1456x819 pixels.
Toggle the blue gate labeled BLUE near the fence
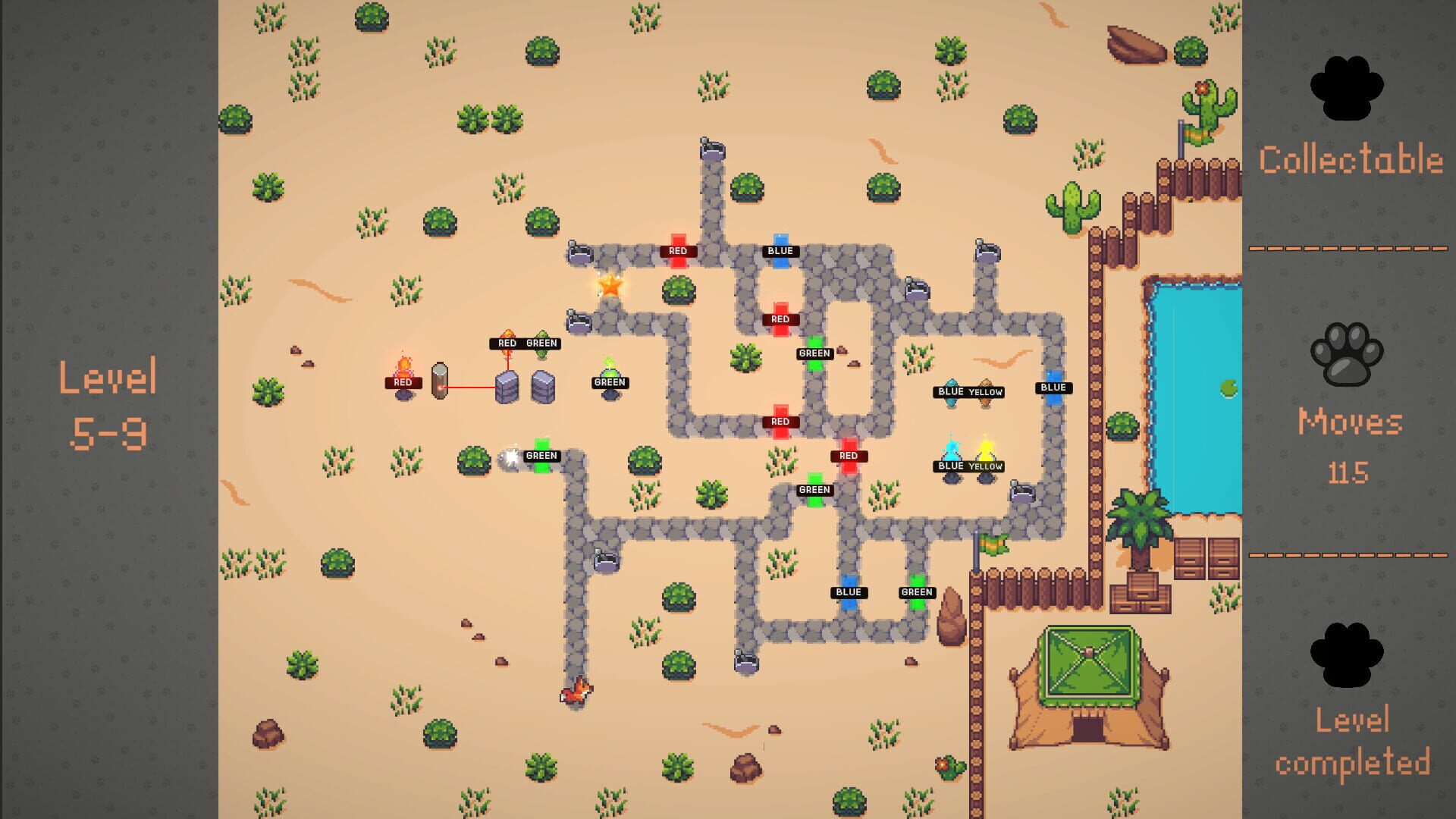click(1055, 388)
